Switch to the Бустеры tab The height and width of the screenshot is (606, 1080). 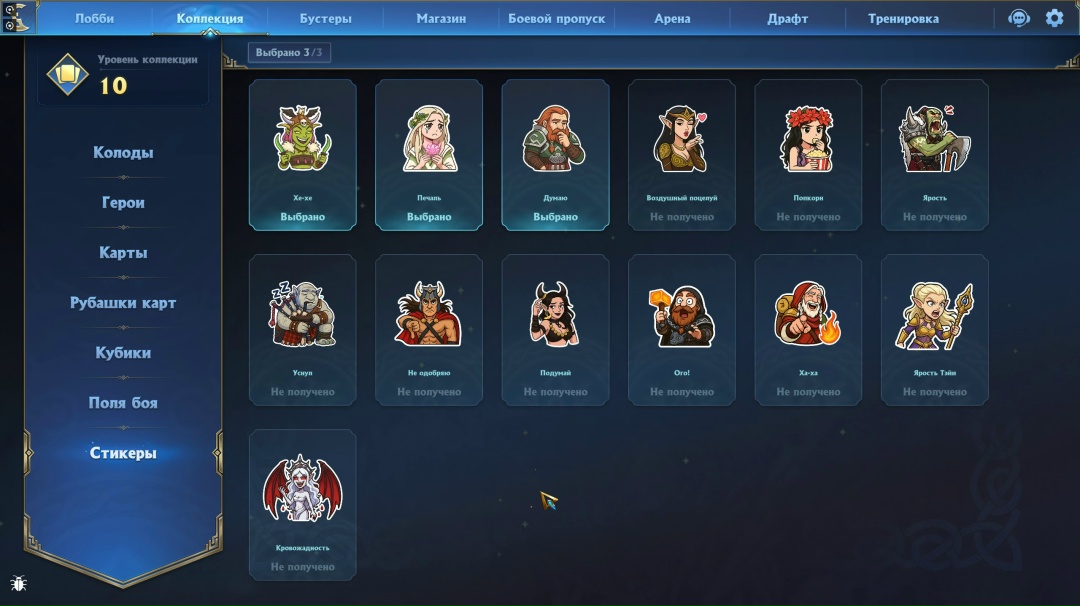[x=325, y=18]
